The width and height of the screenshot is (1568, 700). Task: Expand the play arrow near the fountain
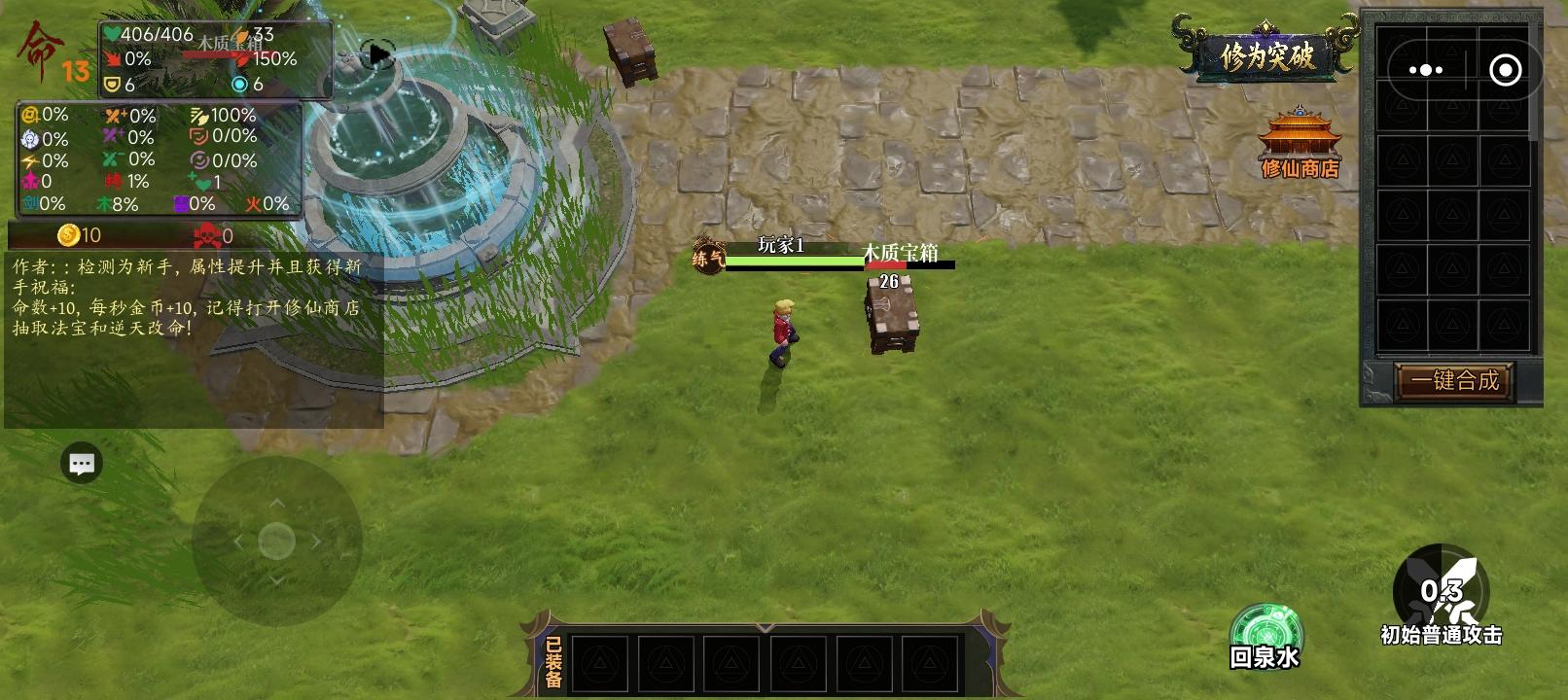click(377, 54)
